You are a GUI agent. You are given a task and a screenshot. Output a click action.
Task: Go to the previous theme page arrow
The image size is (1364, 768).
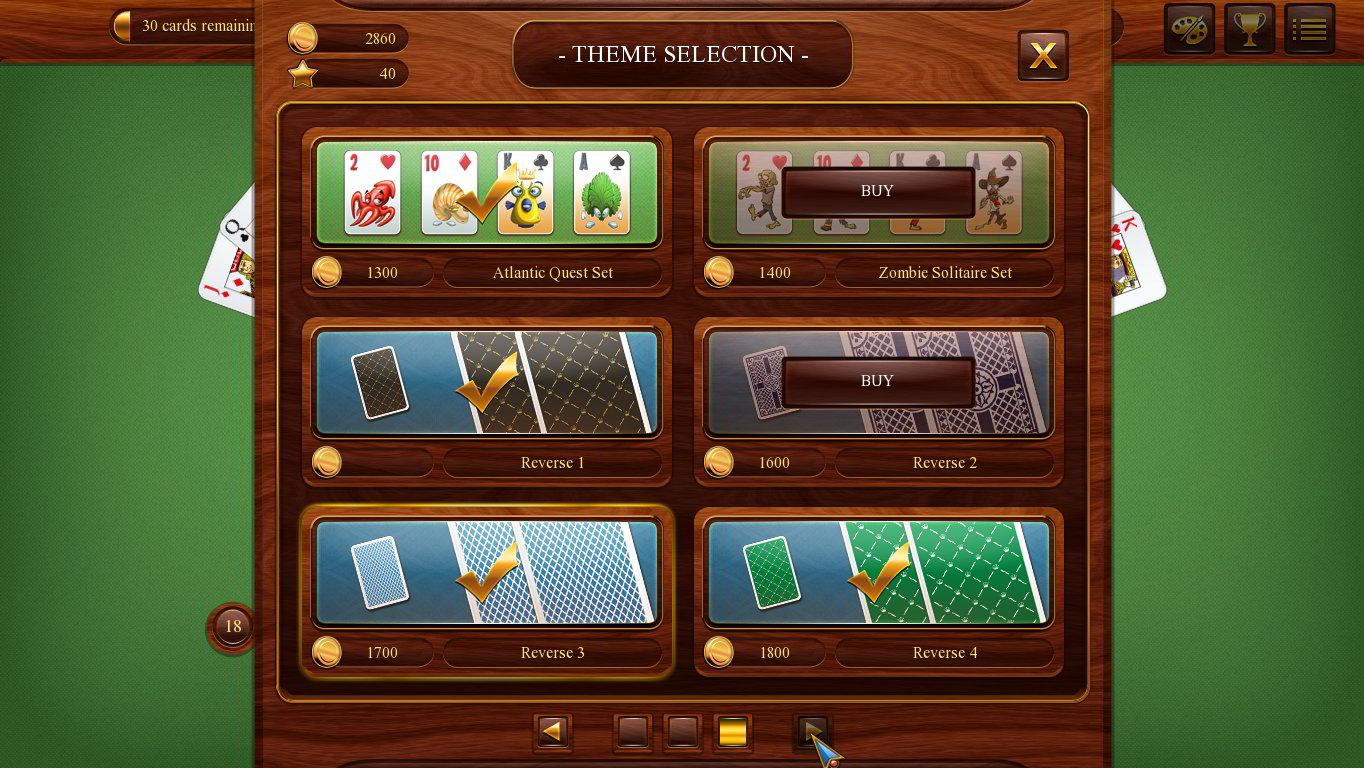pos(552,731)
